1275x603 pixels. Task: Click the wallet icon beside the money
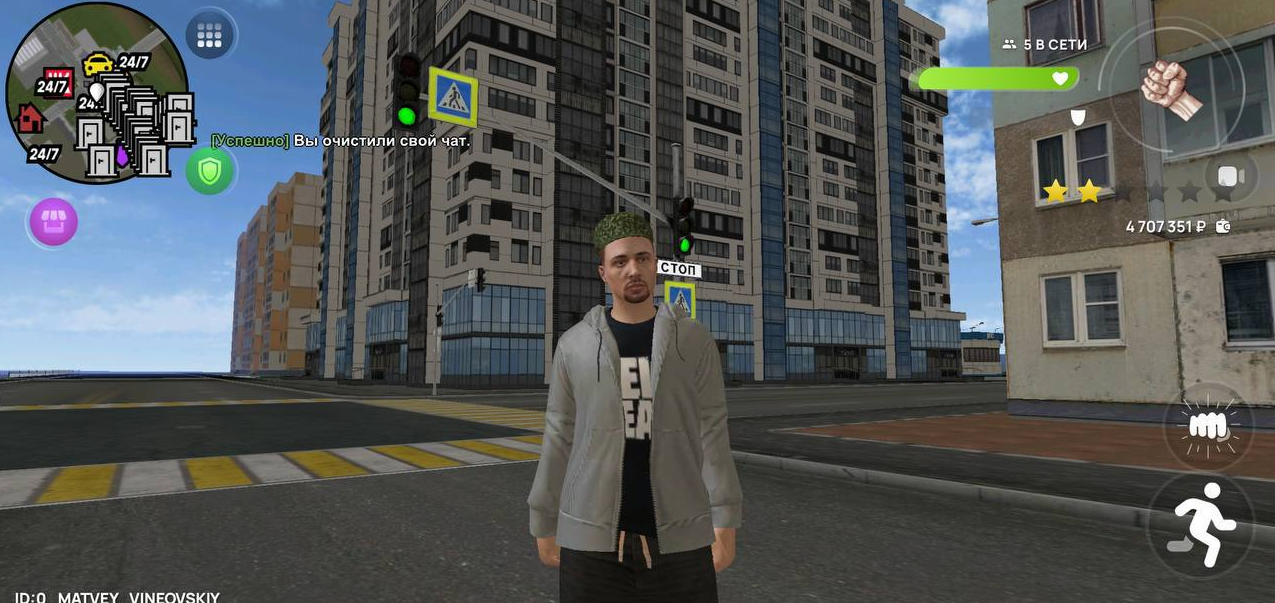click(x=1222, y=227)
